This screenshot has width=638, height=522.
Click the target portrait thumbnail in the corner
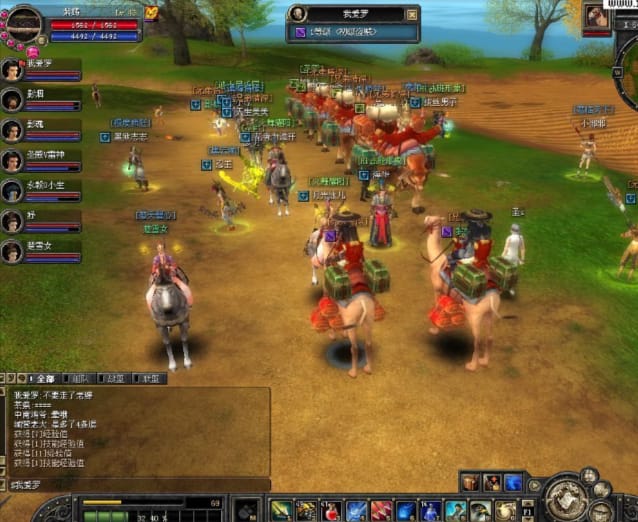pyautogui.click(x=596, y=16)
